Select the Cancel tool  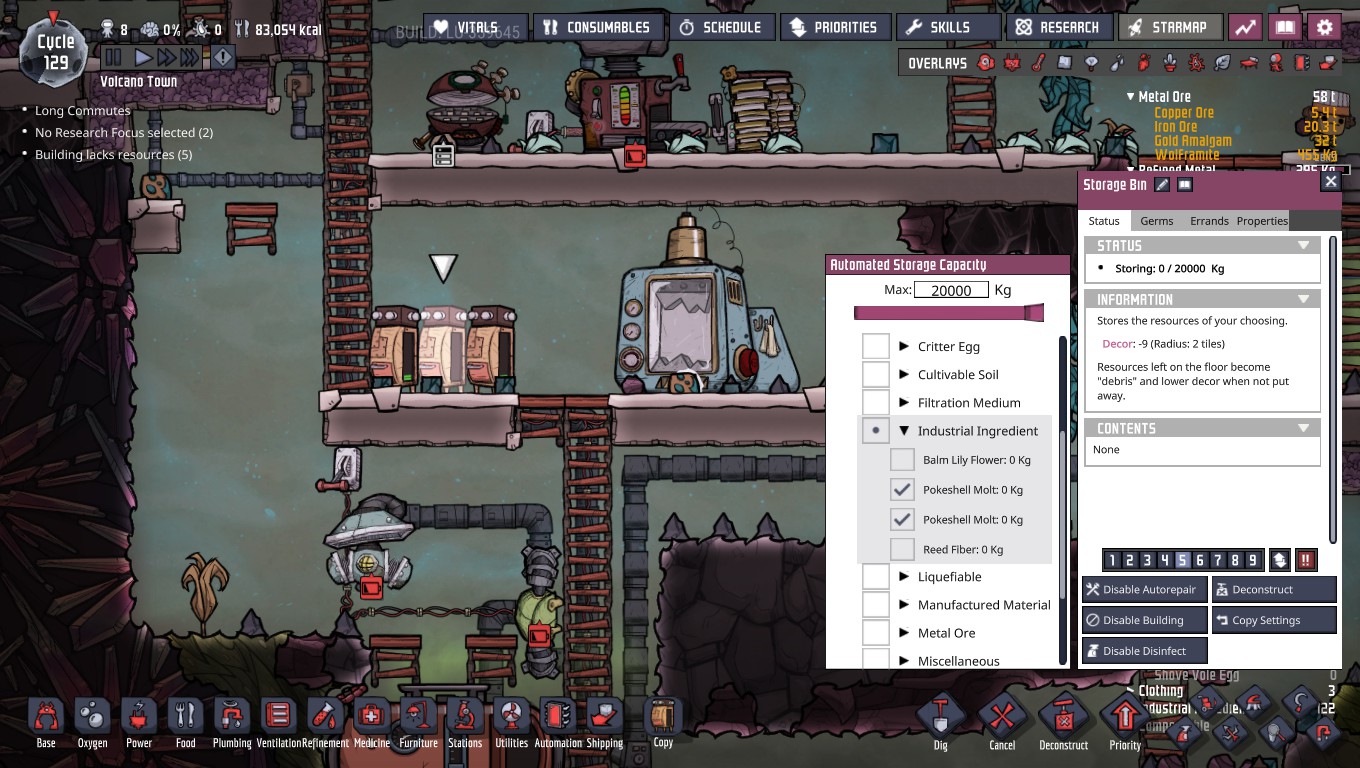point(1002,715)
